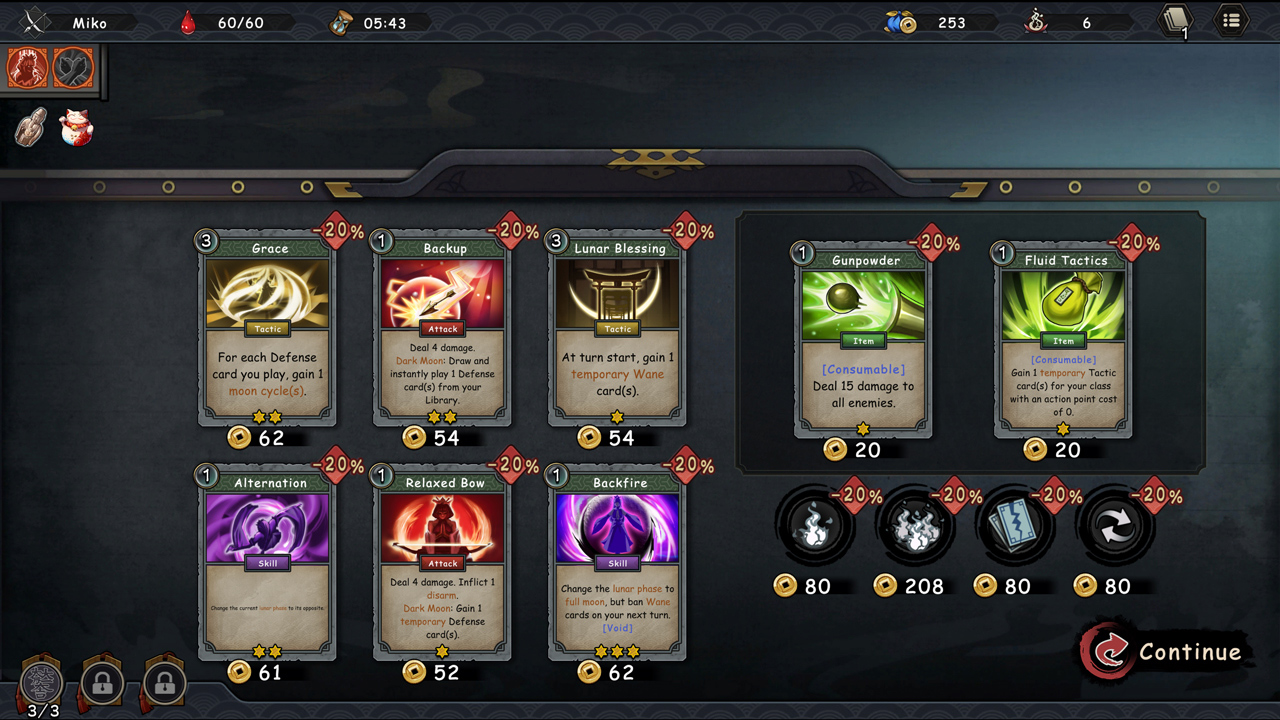Select the torn cards shop service
1280x720 pixels.
1014,527
